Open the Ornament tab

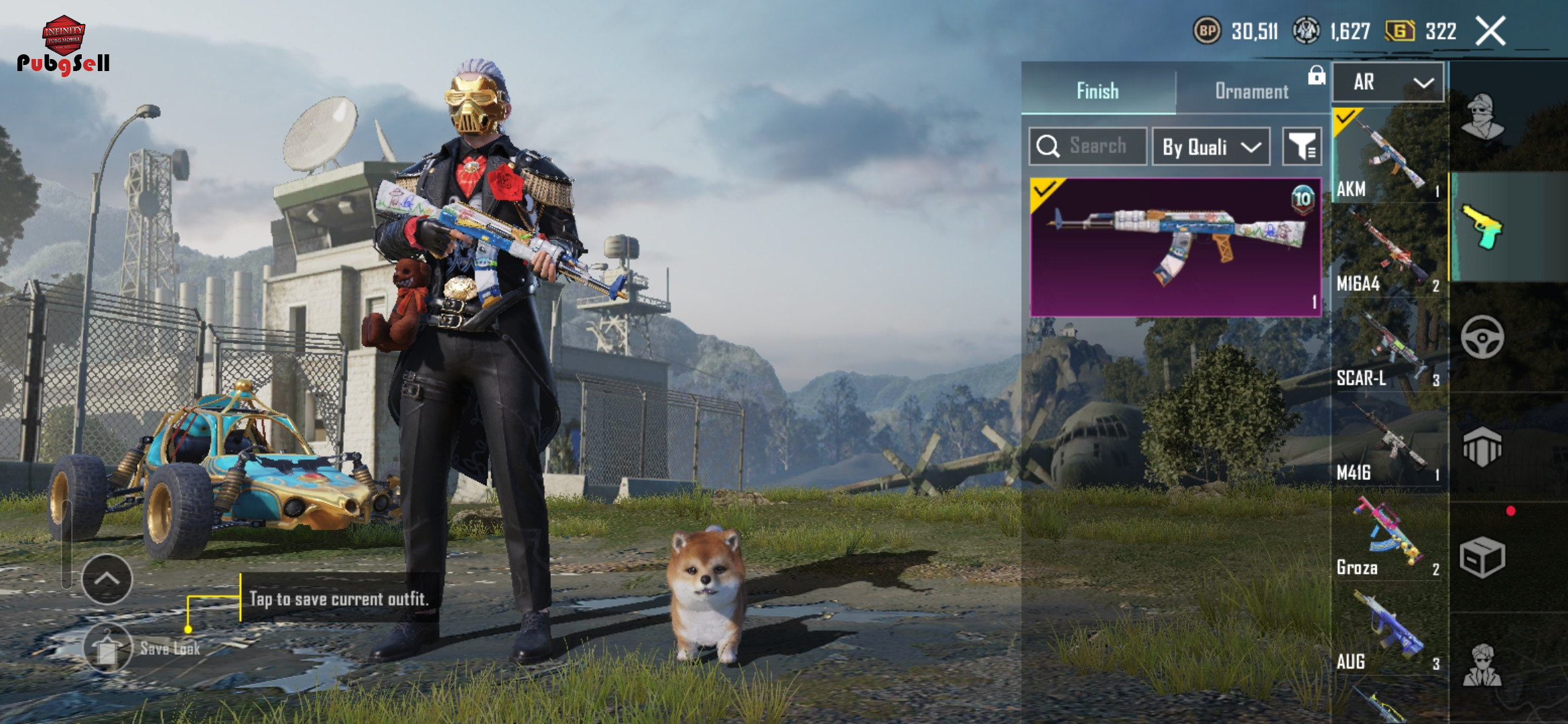point(1251,90)
